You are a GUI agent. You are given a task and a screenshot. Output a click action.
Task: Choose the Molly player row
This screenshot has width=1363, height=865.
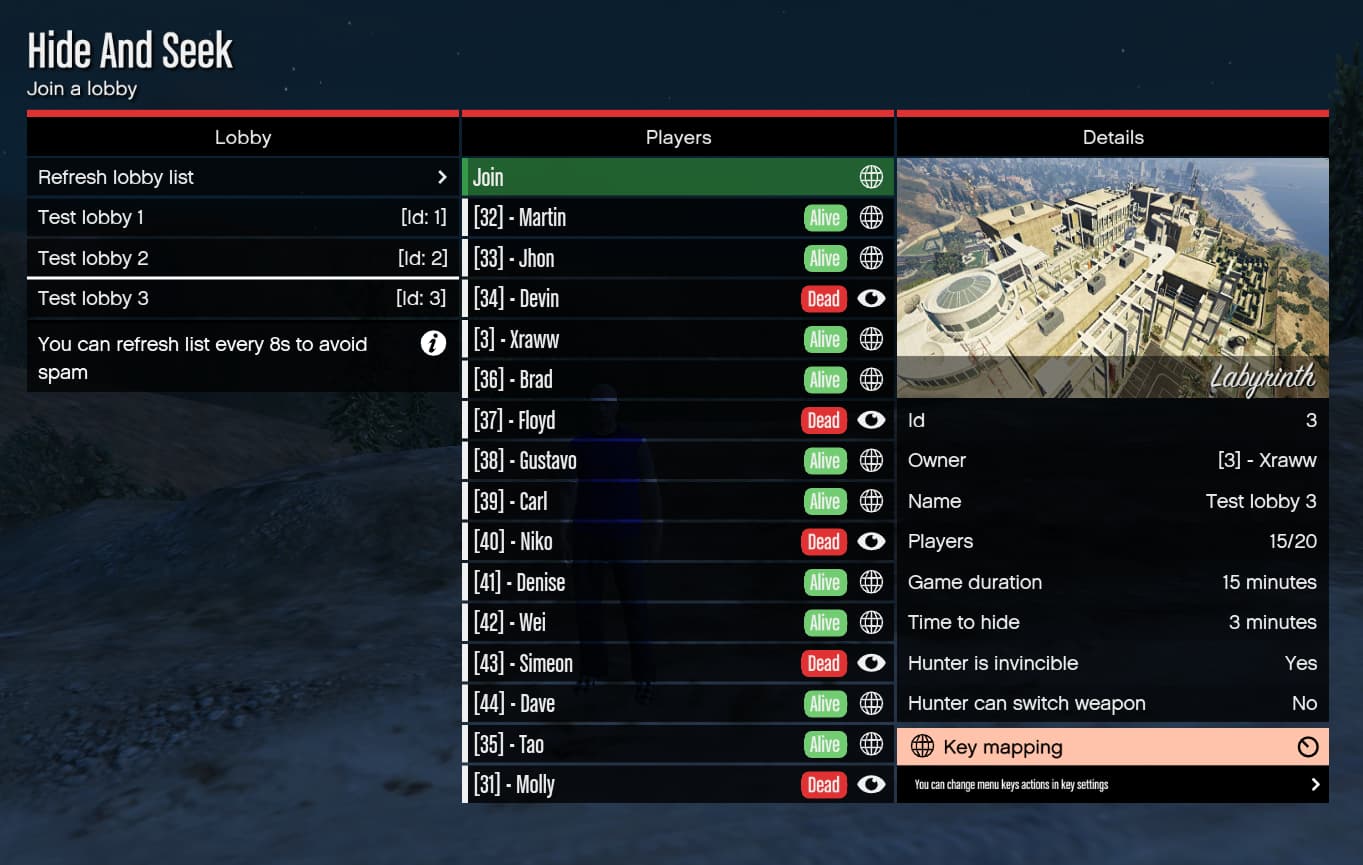tap(630, 784)
